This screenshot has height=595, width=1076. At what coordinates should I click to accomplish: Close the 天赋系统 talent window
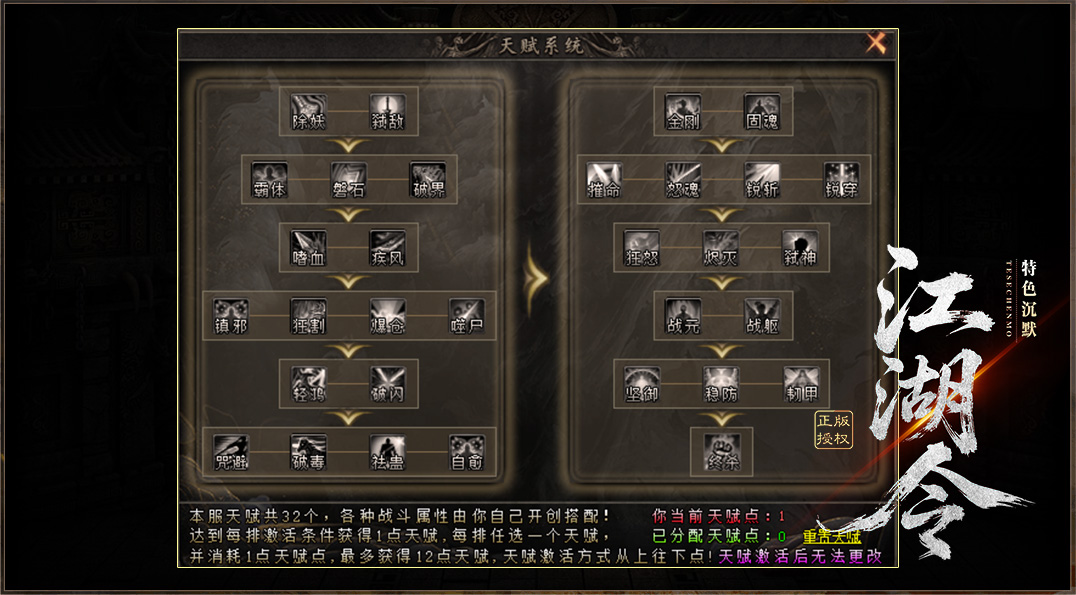pos(876,43)
